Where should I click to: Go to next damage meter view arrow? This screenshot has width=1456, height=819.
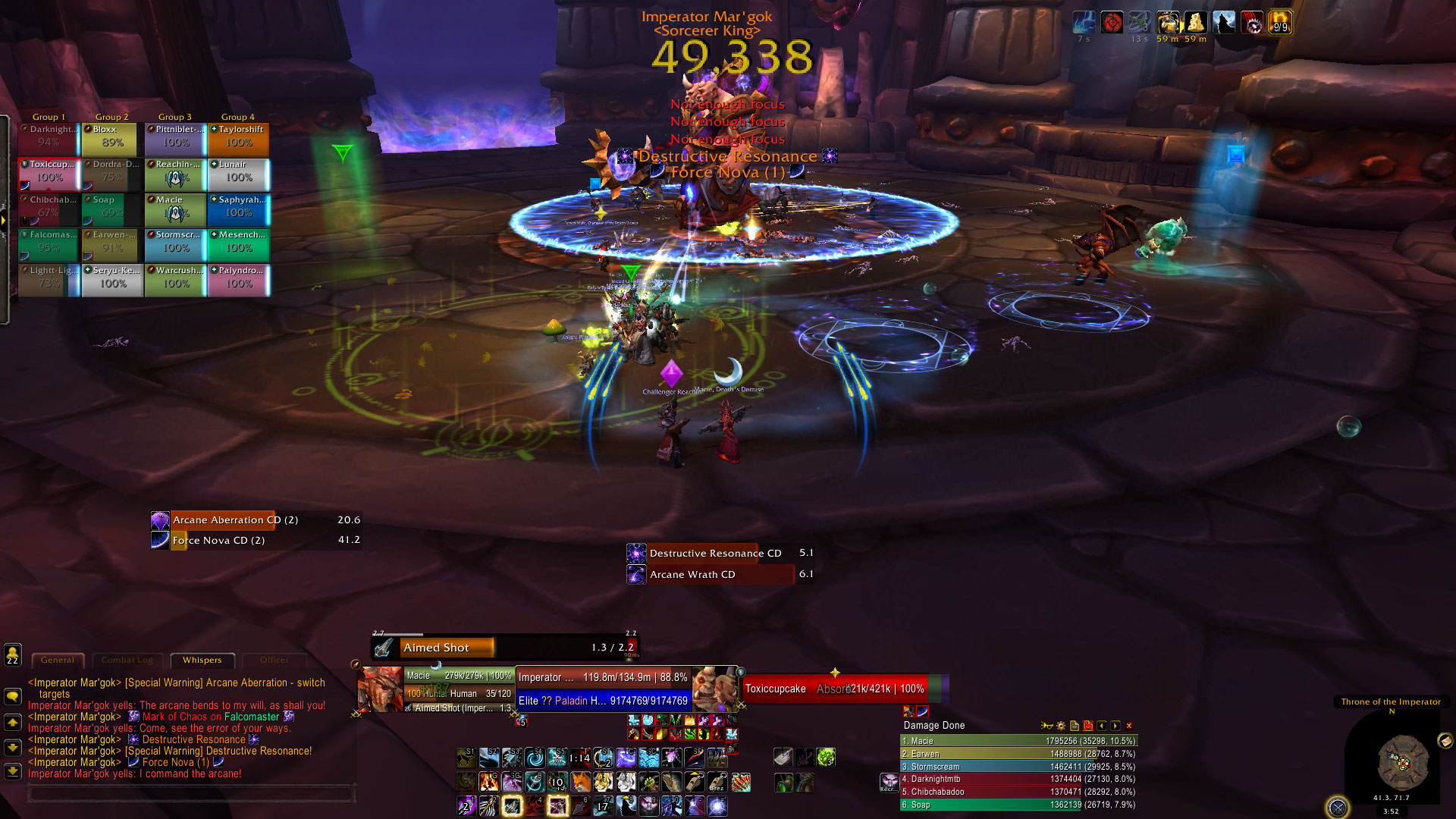click(1116, 726)
